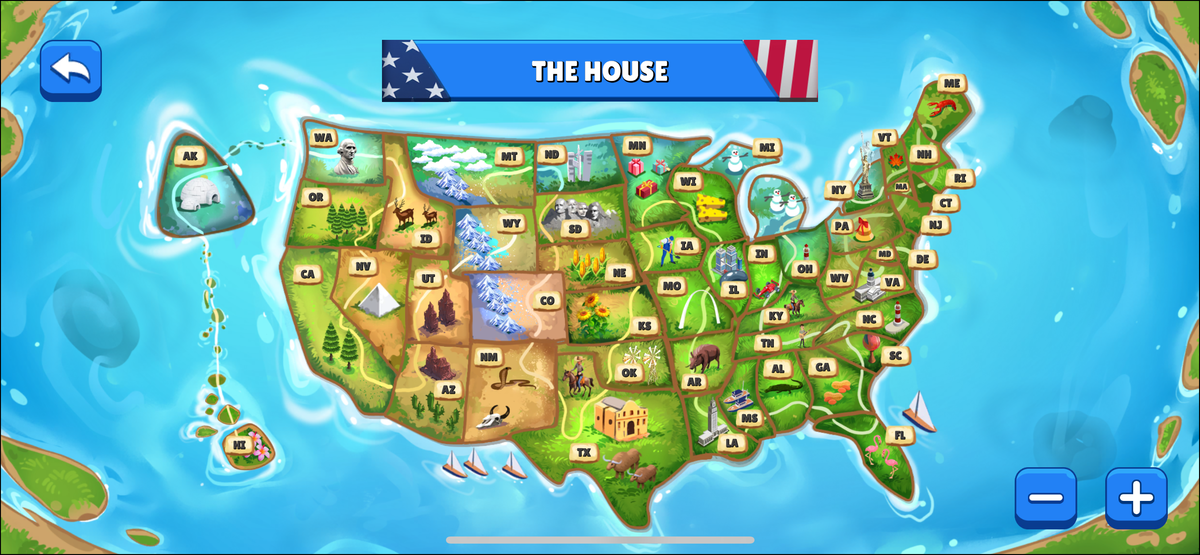Choose the CO state label

[547, 300]
